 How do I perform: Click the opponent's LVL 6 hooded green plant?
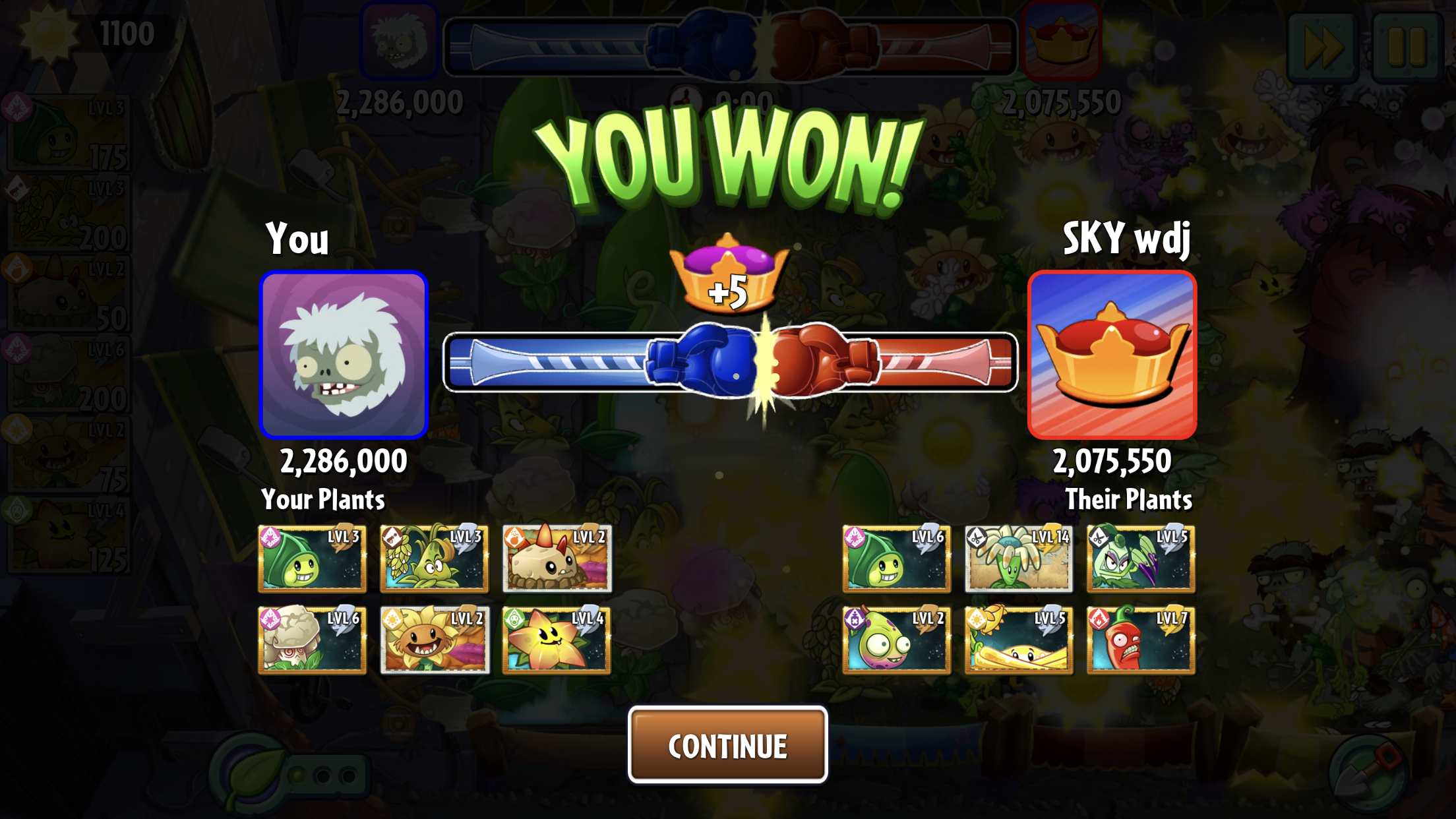(896, 559)
